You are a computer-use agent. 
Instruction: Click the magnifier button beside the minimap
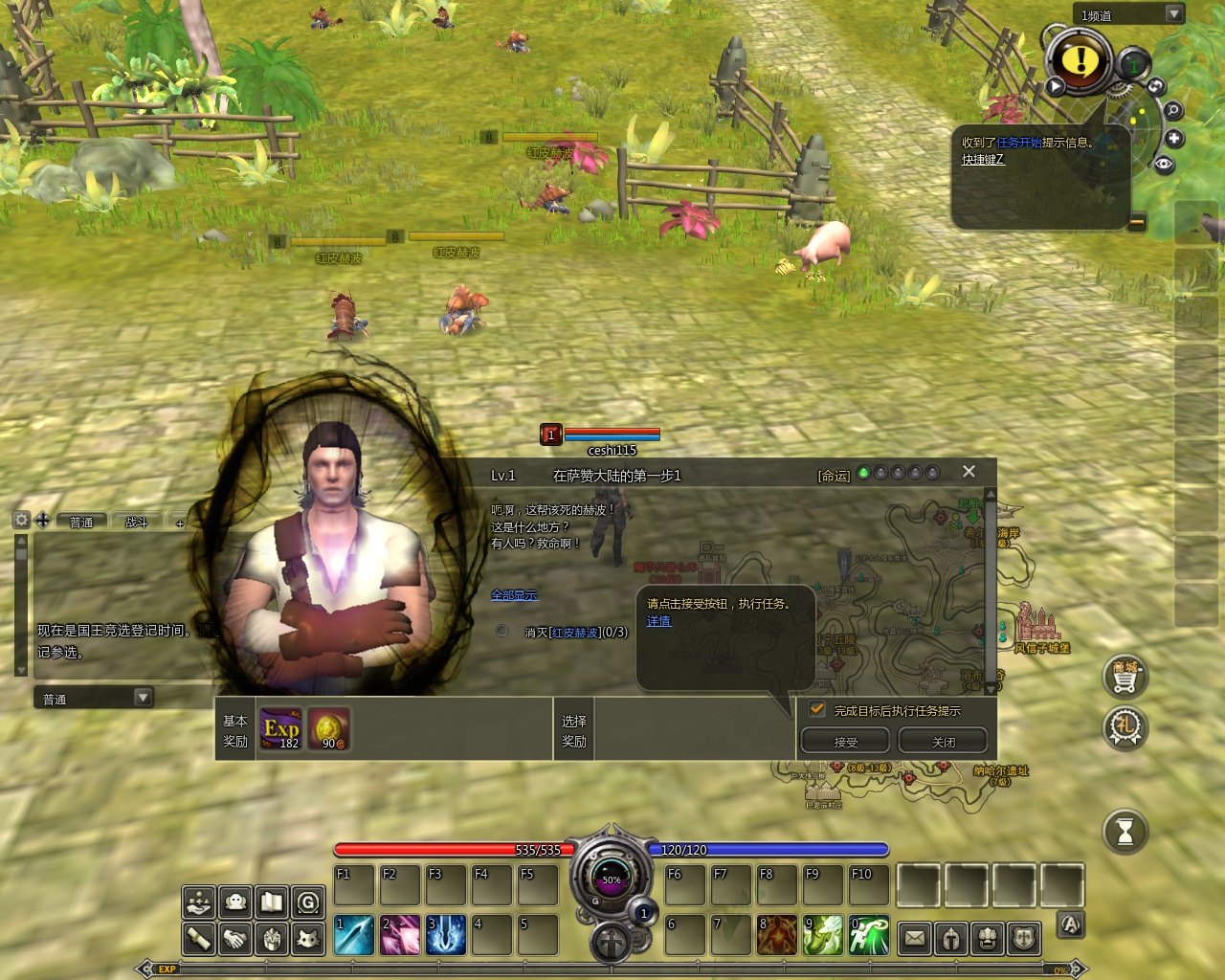1173,110
